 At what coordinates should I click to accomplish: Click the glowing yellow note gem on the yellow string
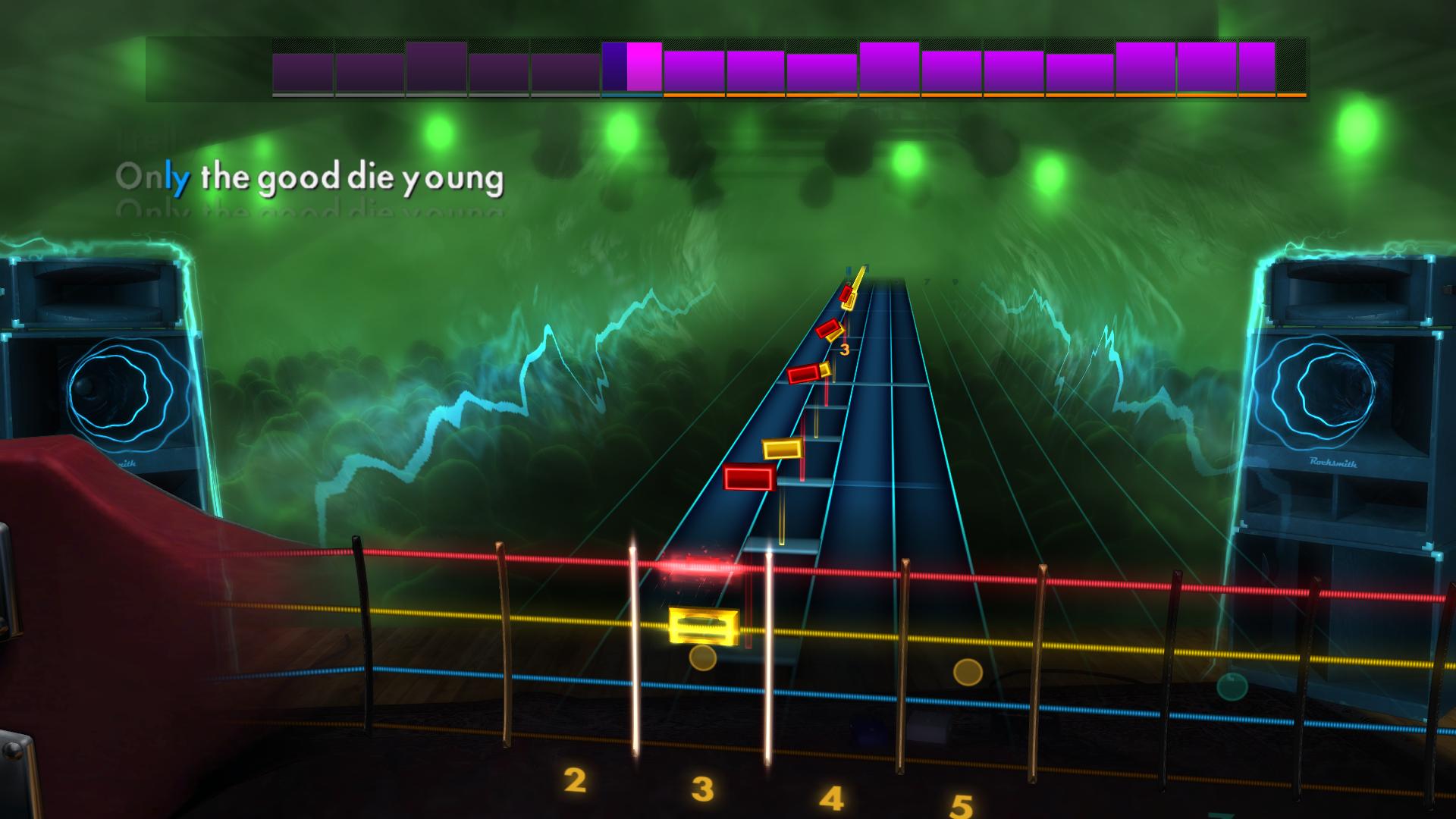click(704, 627)
